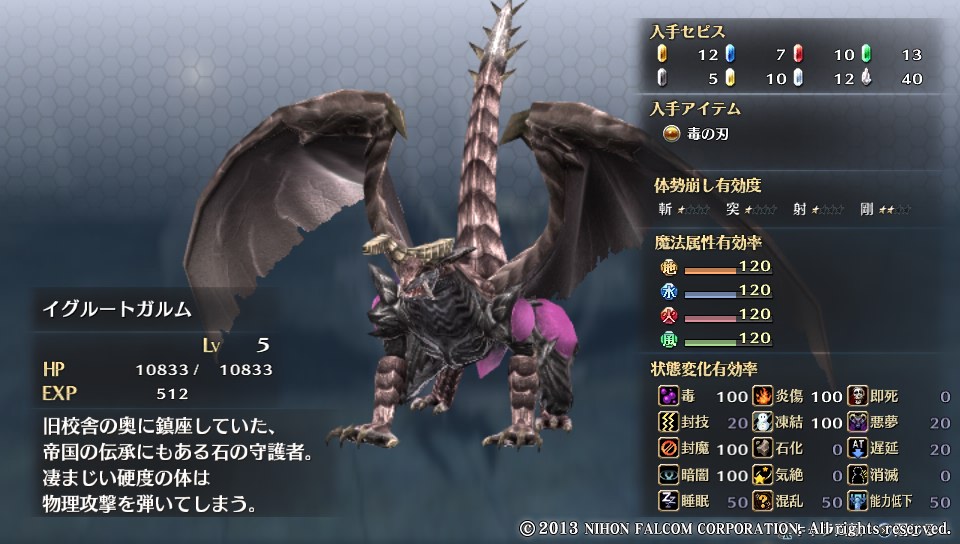Screen dimensions: 960x544
Task: Select the 混乱 confusion status icon
Action: click(x=763, y=501)
